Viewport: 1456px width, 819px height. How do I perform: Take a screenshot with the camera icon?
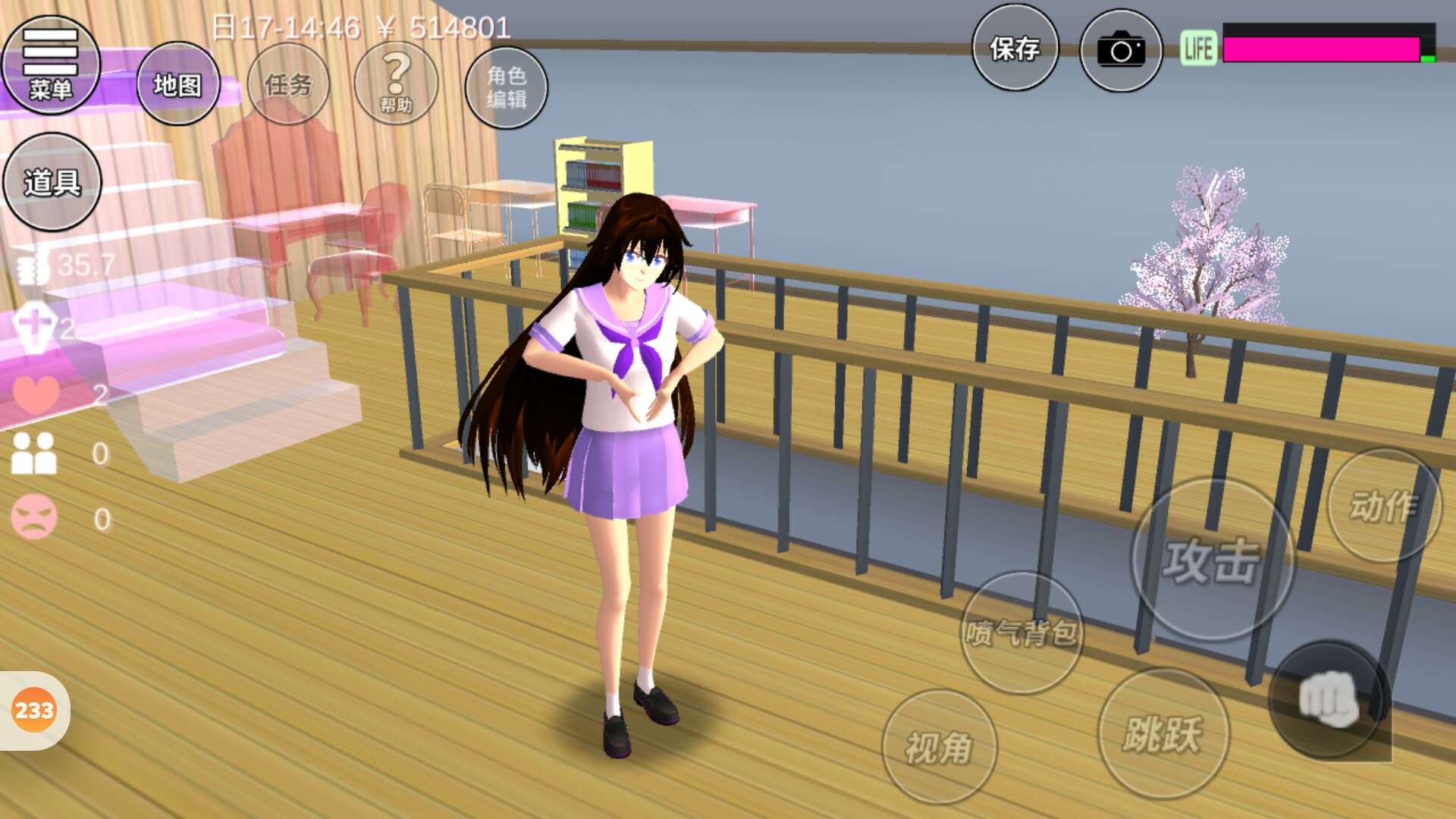(x=1121, y=51)
